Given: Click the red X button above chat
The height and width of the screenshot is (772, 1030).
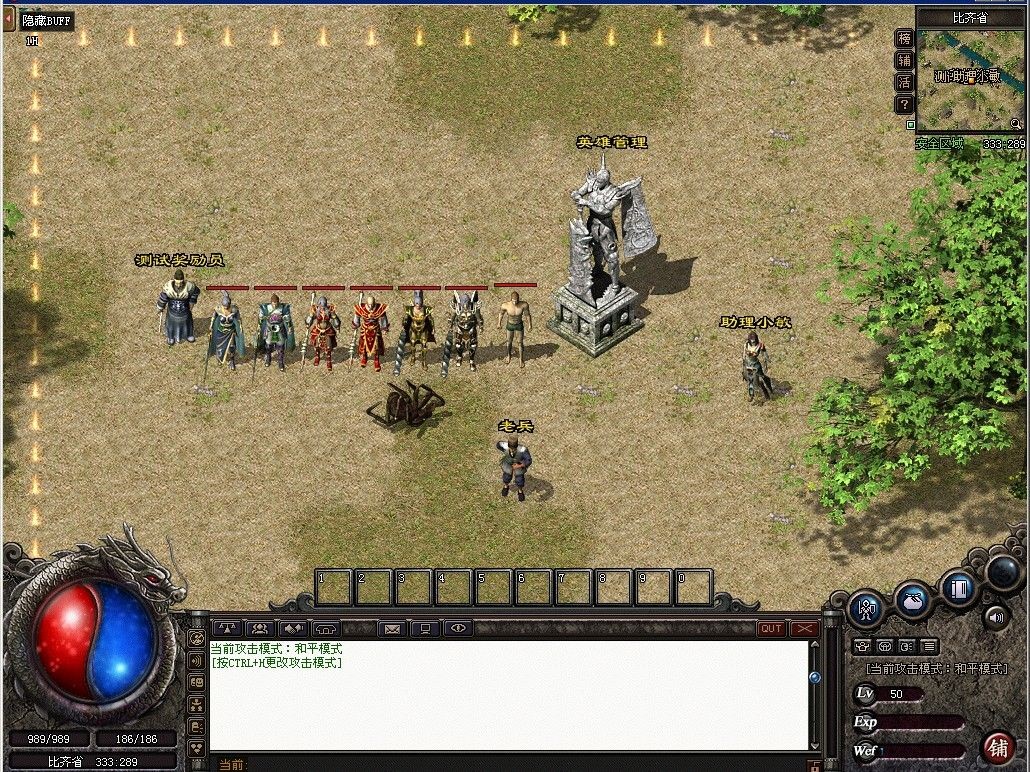Looking at the screenshot, I should click(x=804, y=628).
